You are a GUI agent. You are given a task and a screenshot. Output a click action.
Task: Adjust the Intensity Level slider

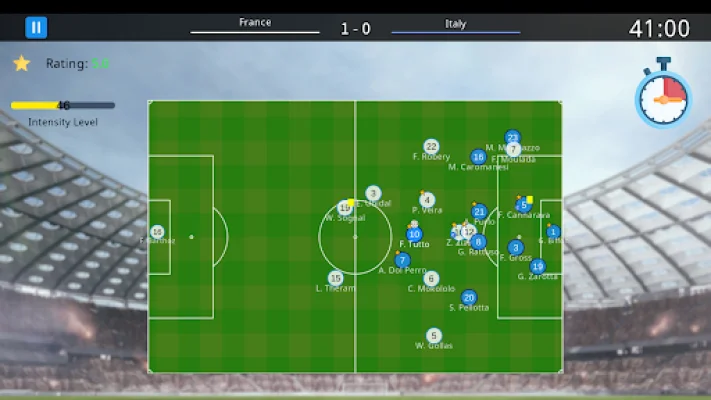coord(63,105)
